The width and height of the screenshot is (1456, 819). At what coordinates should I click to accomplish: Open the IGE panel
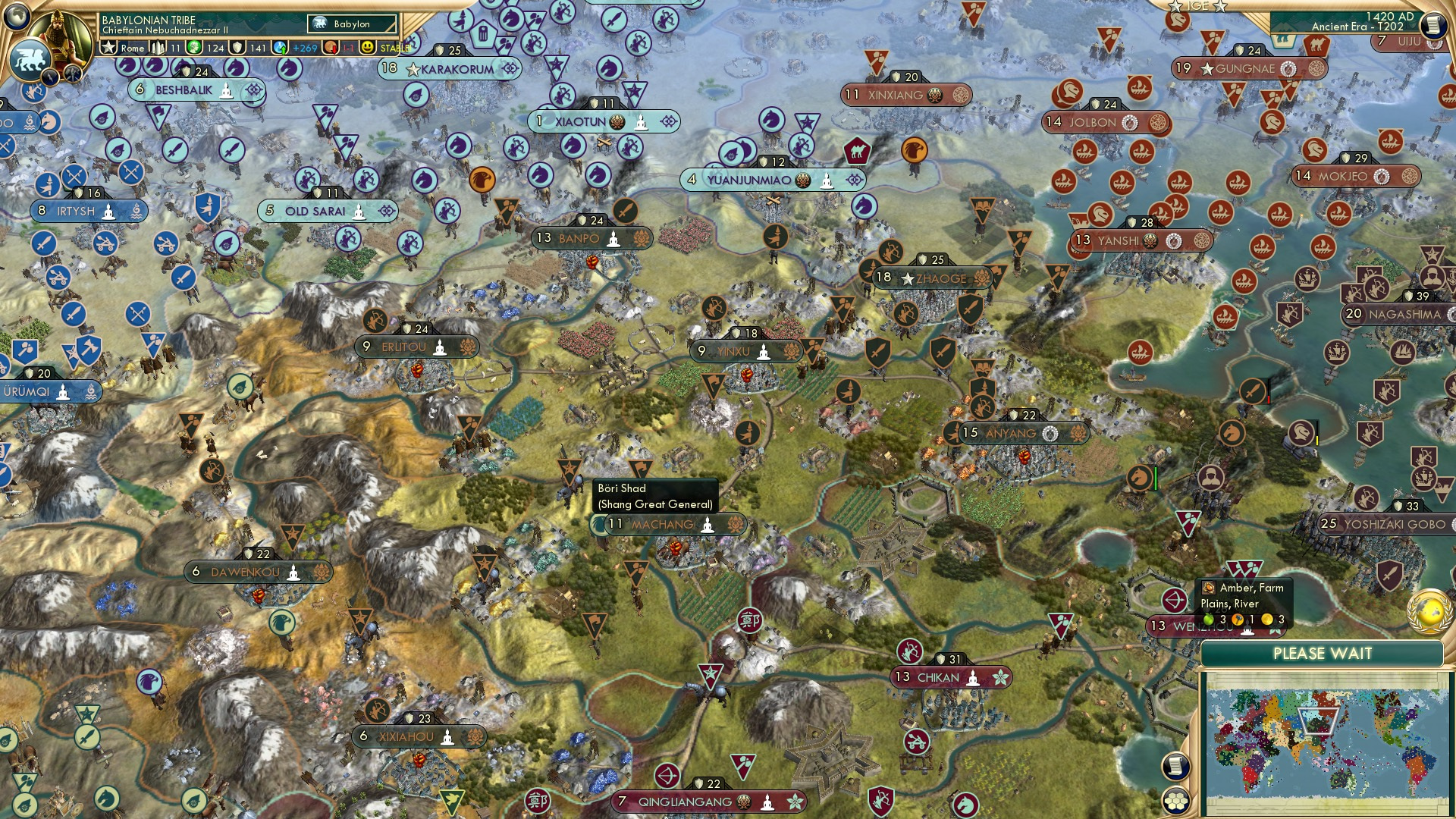[x=1197, y=6]
